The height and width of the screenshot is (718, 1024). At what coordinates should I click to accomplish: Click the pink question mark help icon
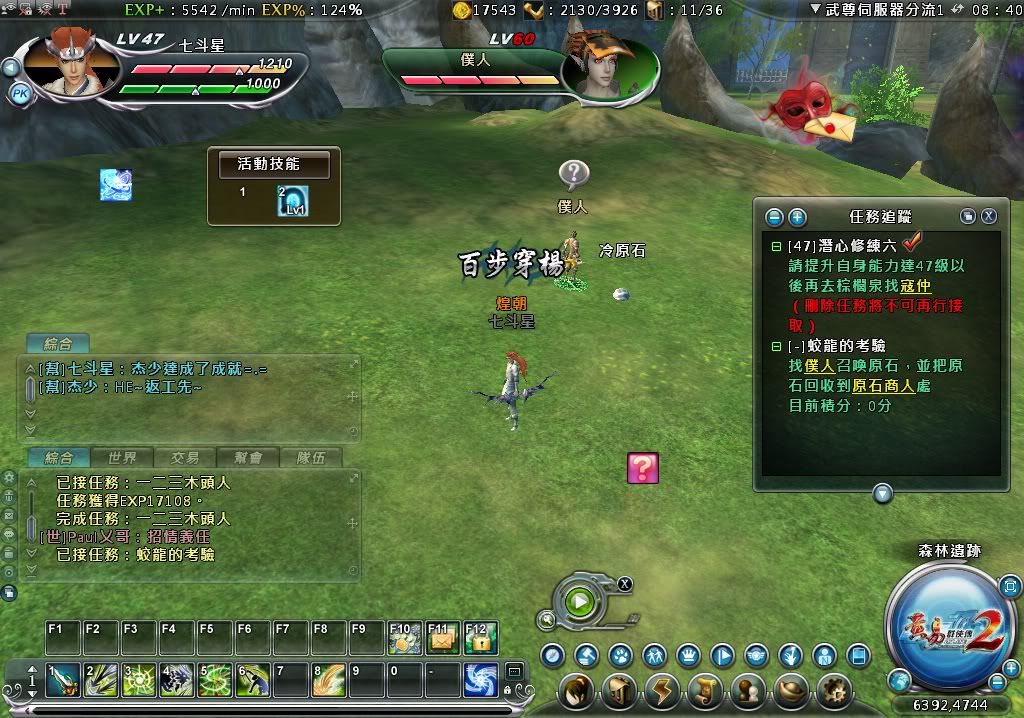point(643,468)
